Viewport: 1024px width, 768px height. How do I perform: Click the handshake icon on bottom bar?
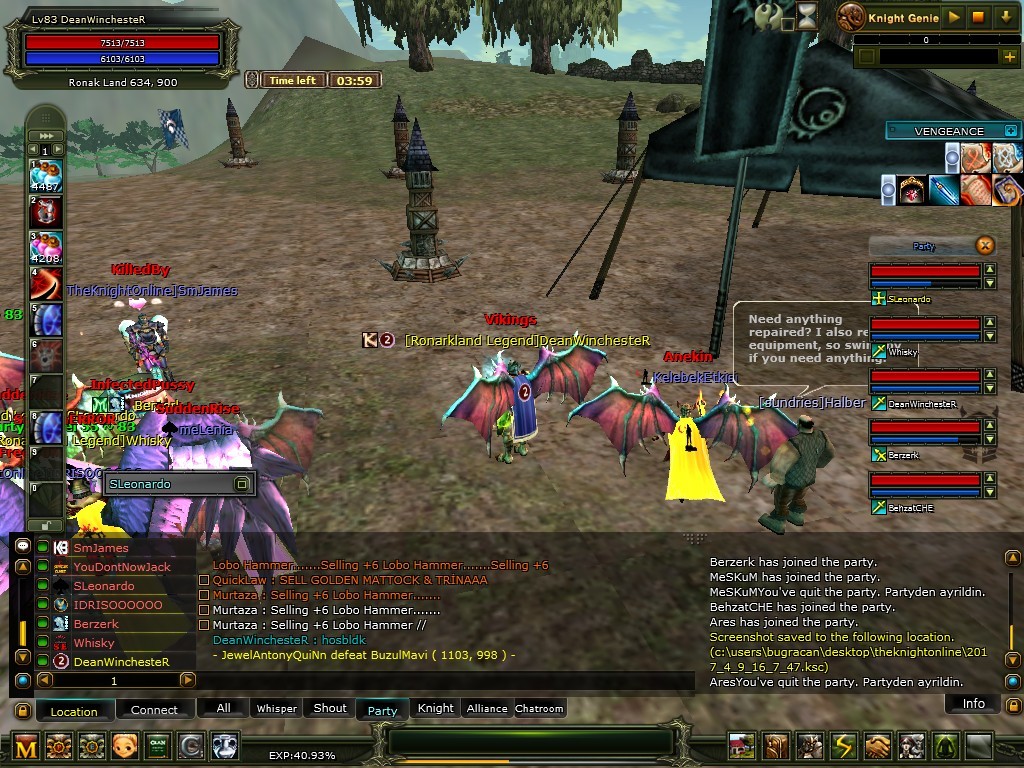pos(877,746)
